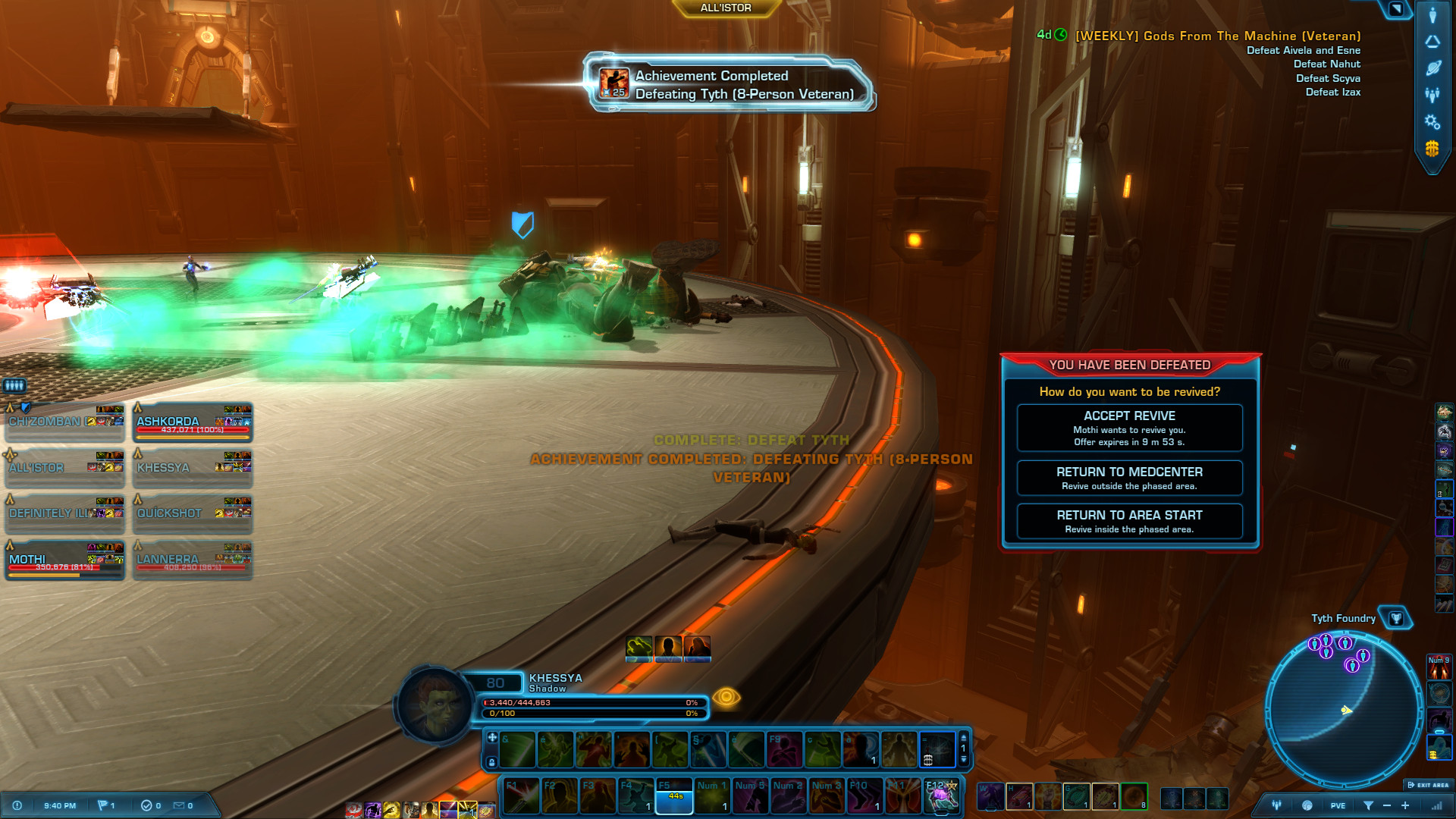
Task: Click the minimap zoom-out minus button
Action: coord(1387,805)
